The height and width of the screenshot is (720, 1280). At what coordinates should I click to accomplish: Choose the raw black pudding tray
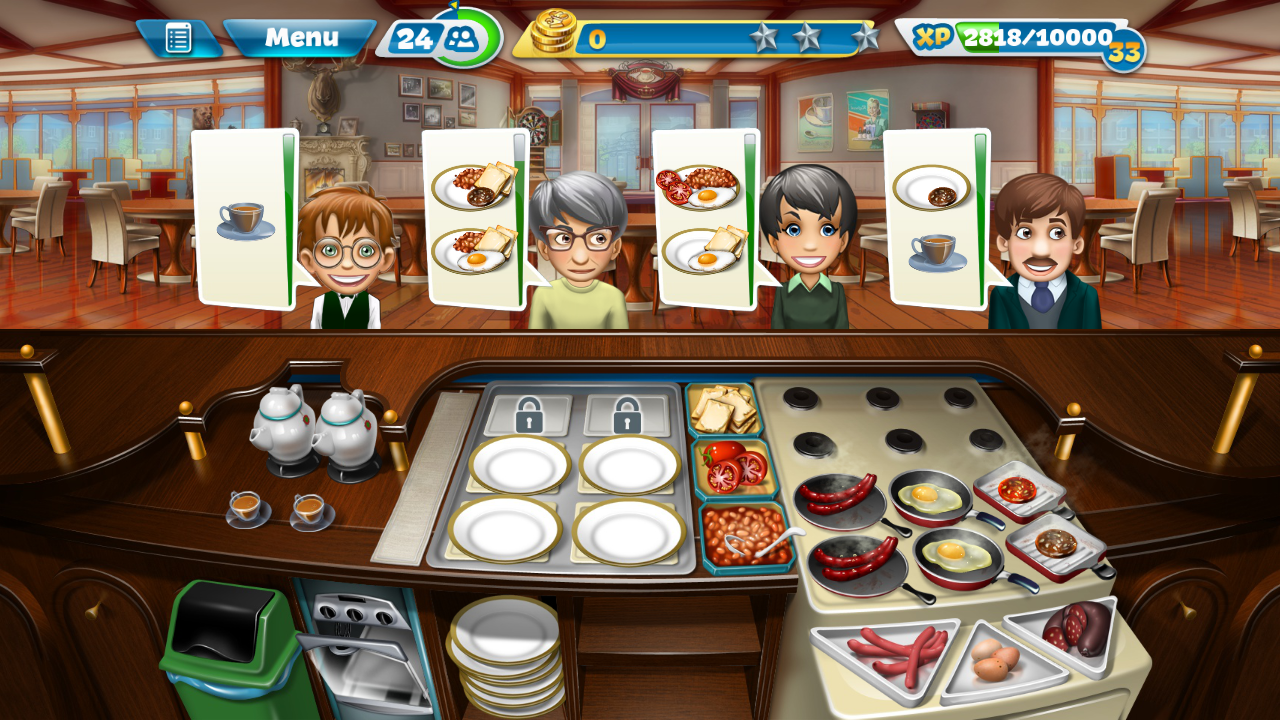coord(1073,630)
